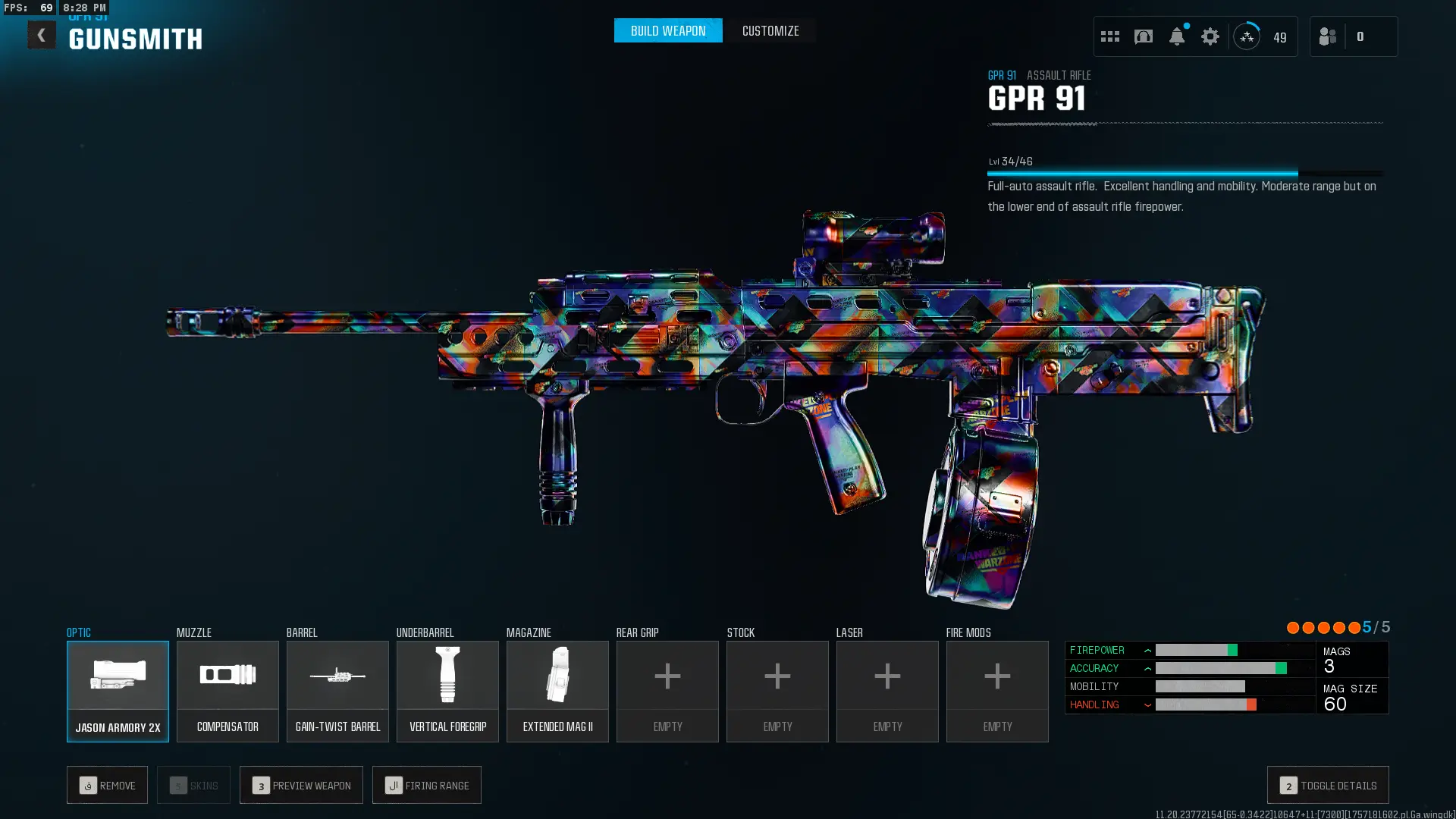Toggle weapon details
Screen dimensions: 1456x819
tap(1328, 785)
